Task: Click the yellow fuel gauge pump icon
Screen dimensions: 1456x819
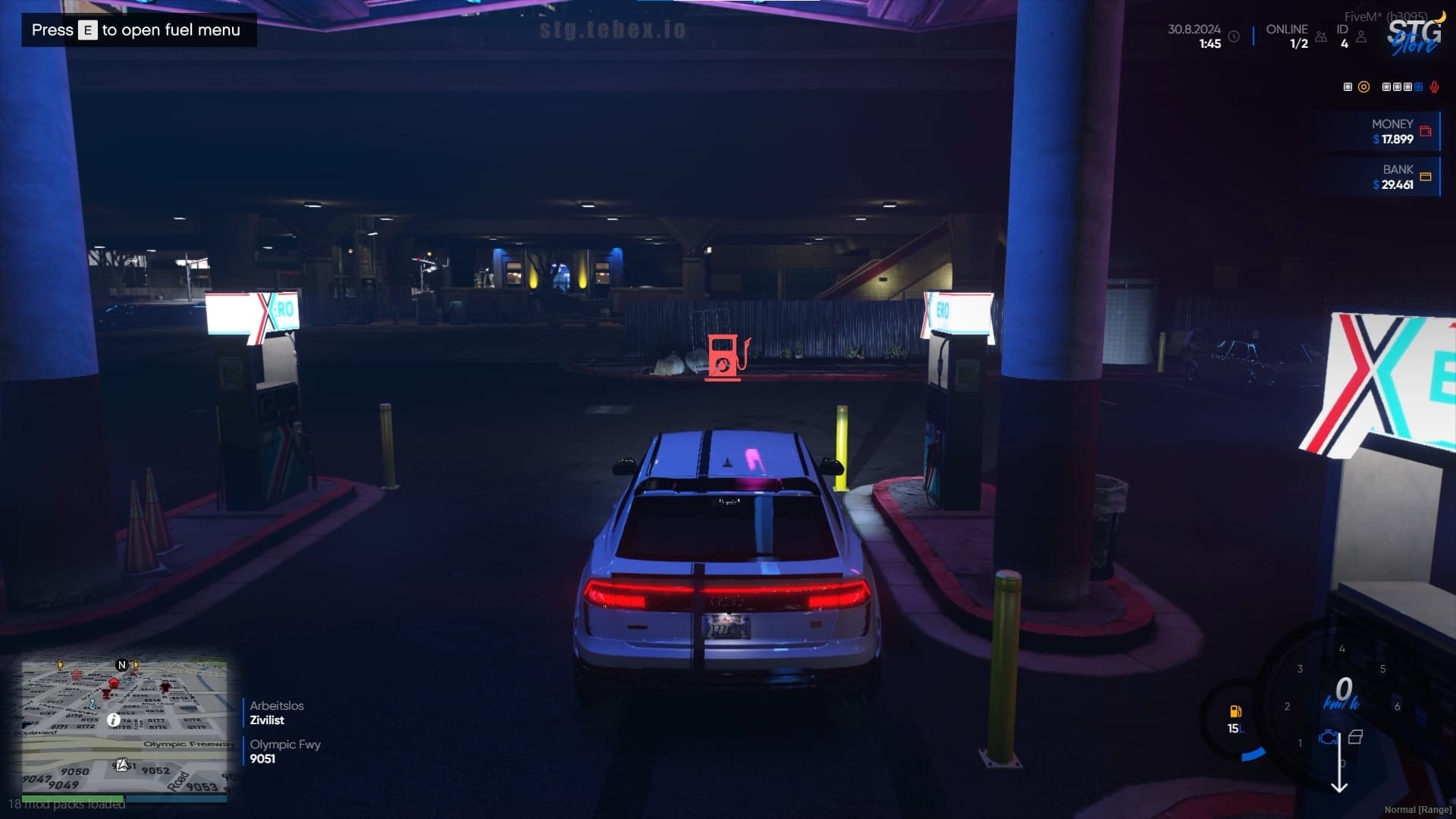Action: pos(1235,711)
